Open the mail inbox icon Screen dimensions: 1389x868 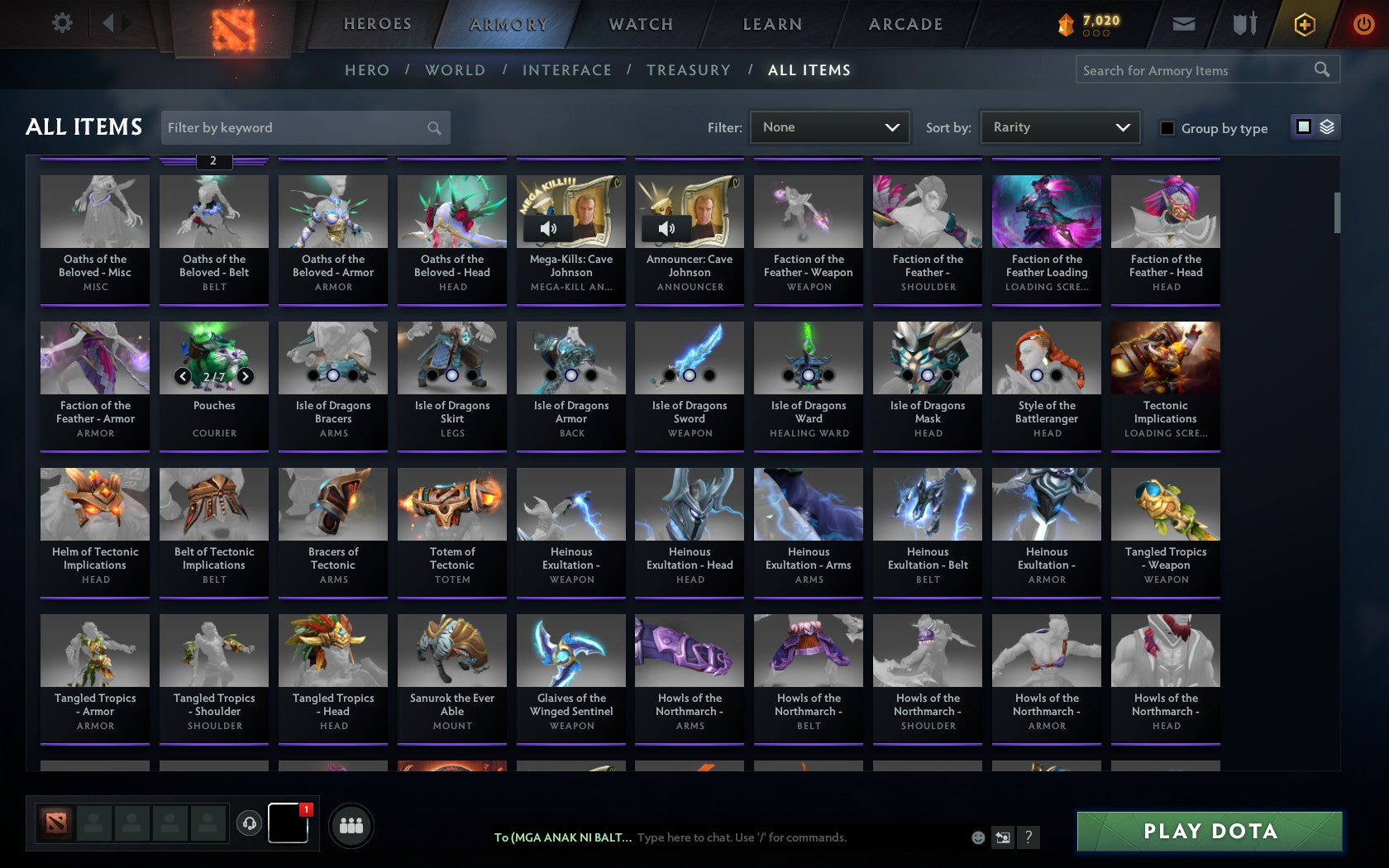click(1184, 24)
